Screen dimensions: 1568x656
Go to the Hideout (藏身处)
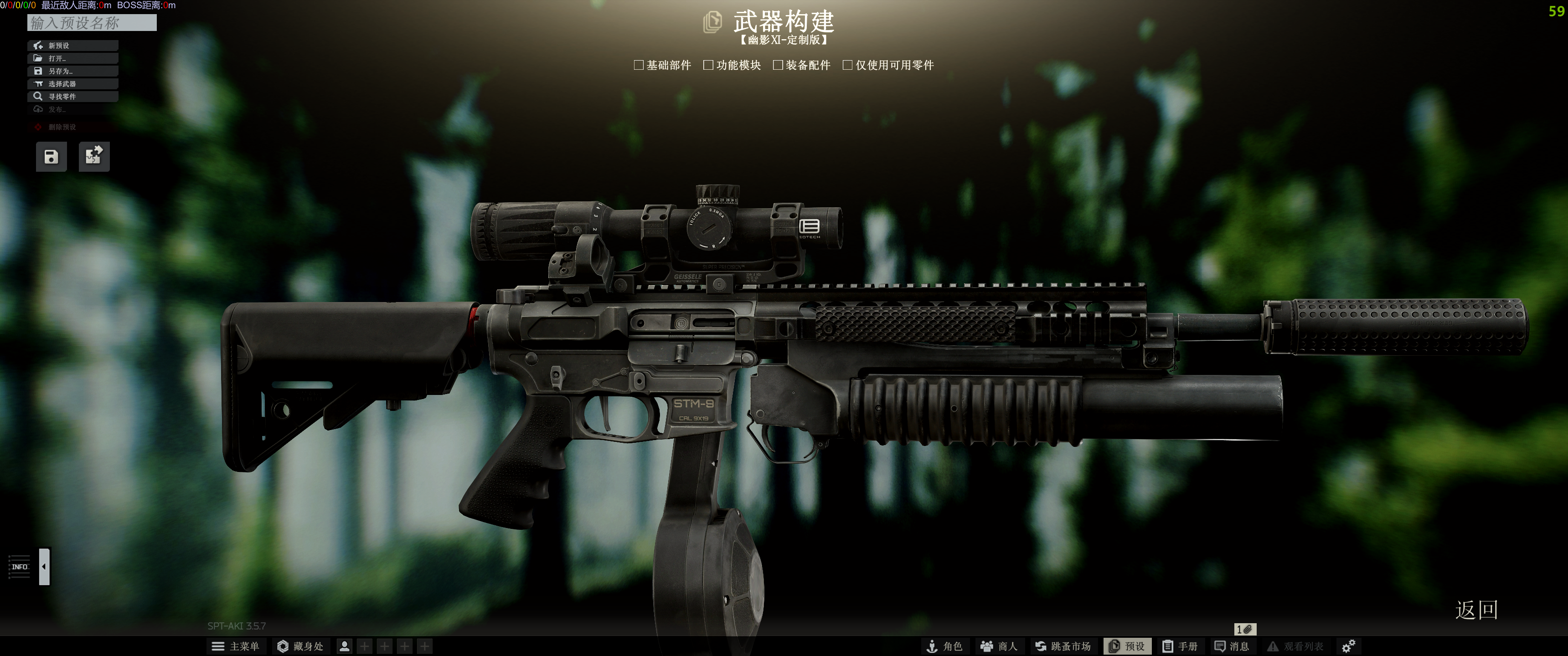[300, 646]
